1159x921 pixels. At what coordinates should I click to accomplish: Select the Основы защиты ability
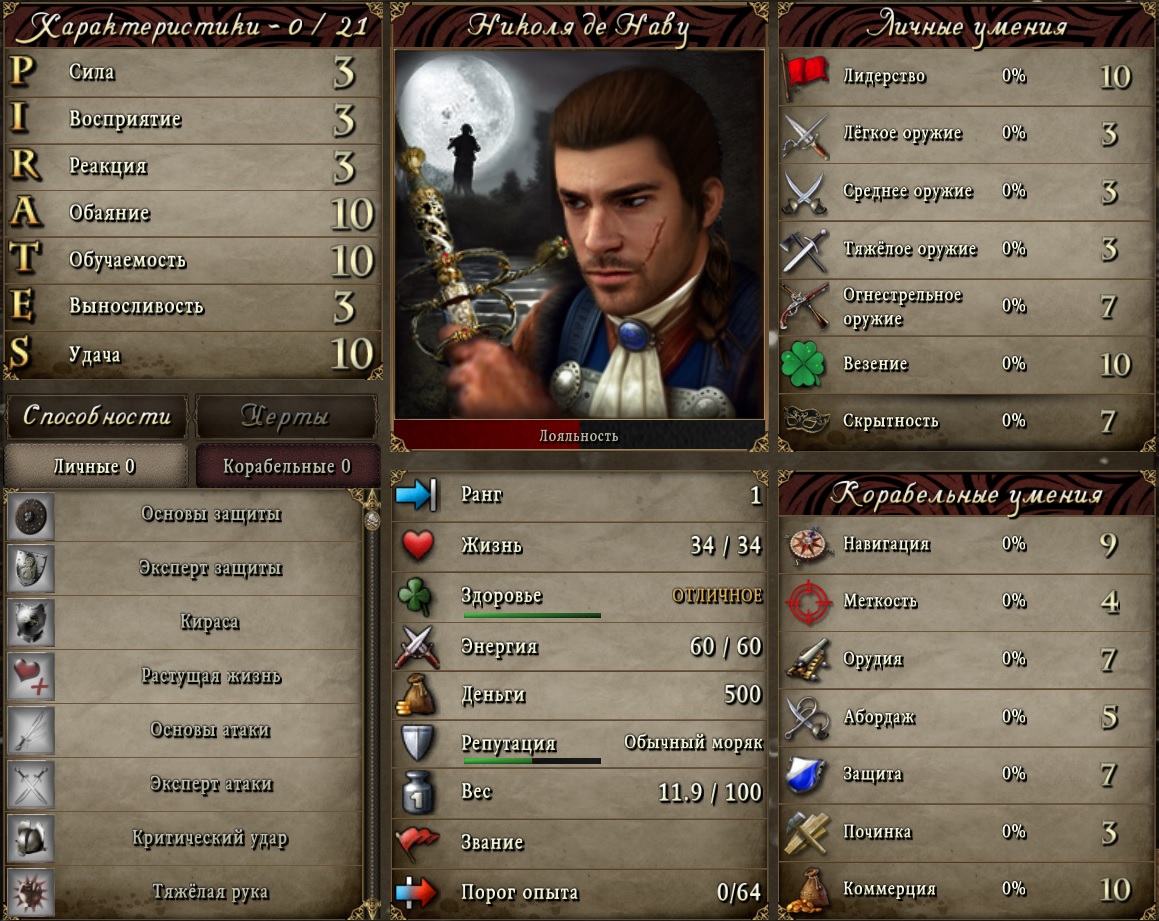click(210, 515)
